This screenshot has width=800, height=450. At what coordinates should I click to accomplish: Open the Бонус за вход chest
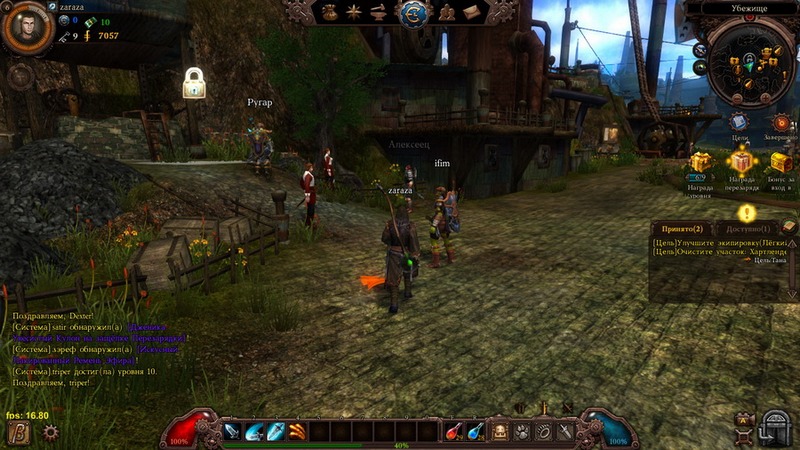(x=780, y=163)
